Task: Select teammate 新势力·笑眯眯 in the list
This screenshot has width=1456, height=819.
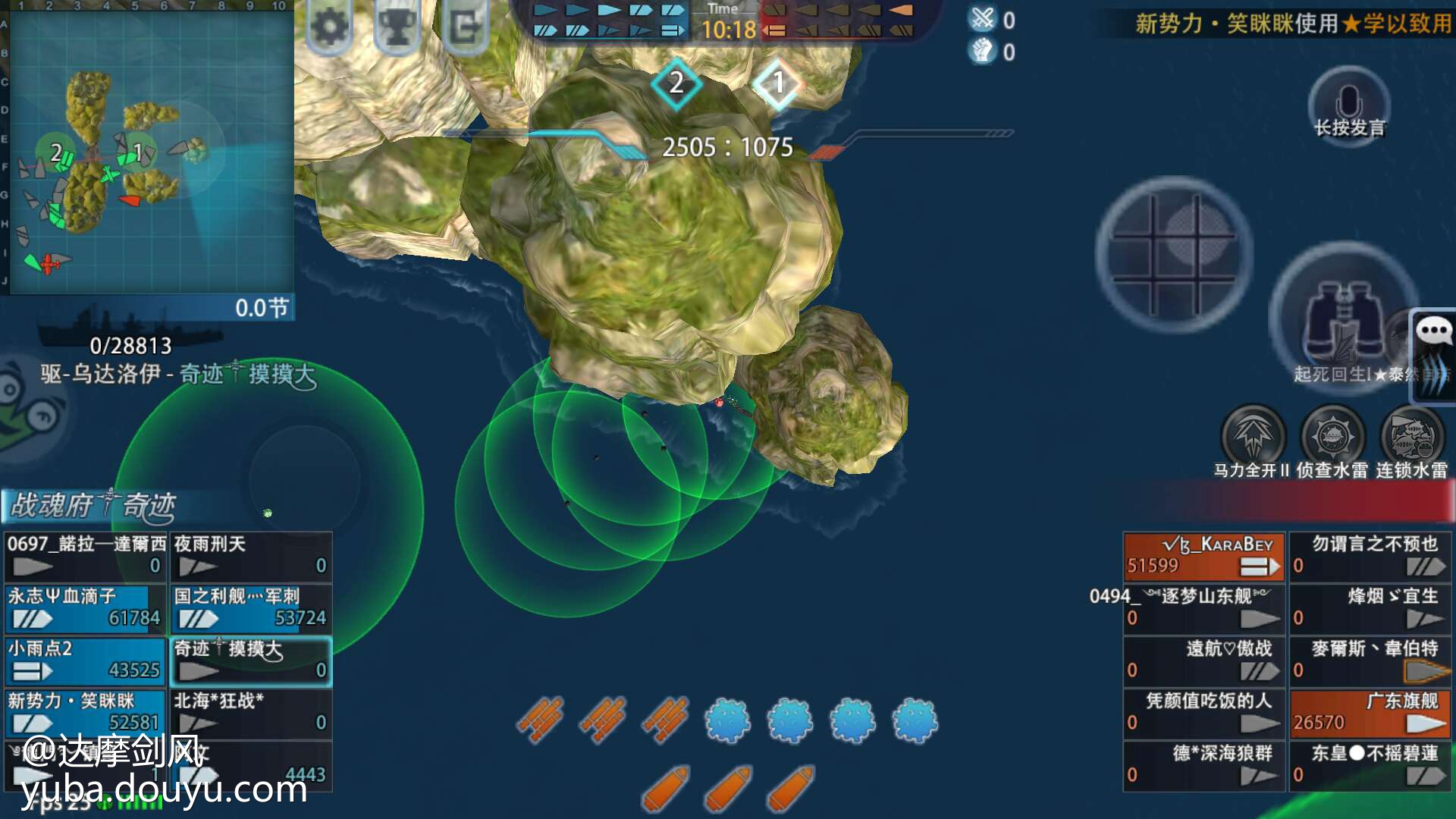Action: click(85, 713)
